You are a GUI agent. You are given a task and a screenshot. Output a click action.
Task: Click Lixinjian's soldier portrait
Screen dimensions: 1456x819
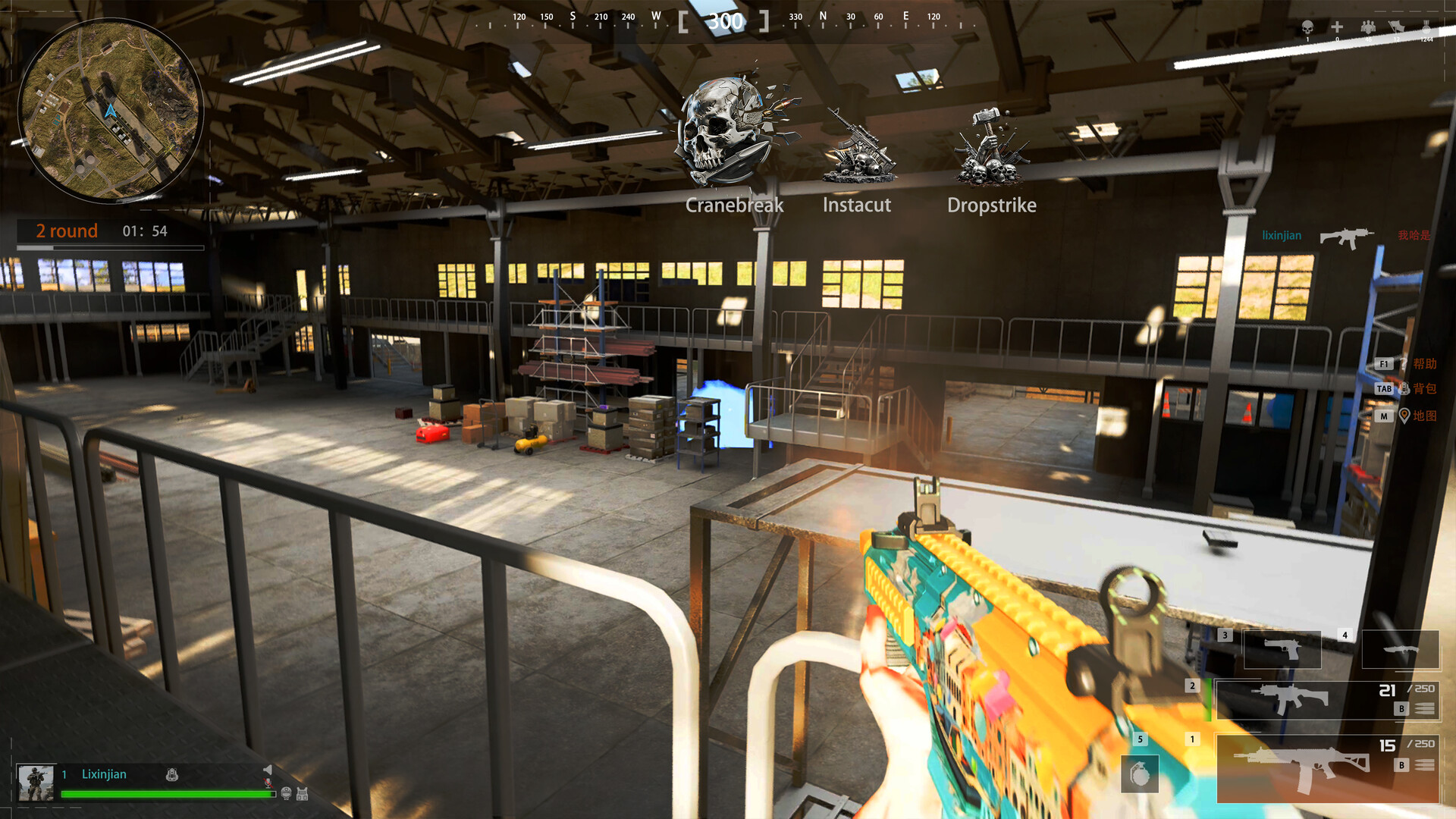(x=36, y=783)
